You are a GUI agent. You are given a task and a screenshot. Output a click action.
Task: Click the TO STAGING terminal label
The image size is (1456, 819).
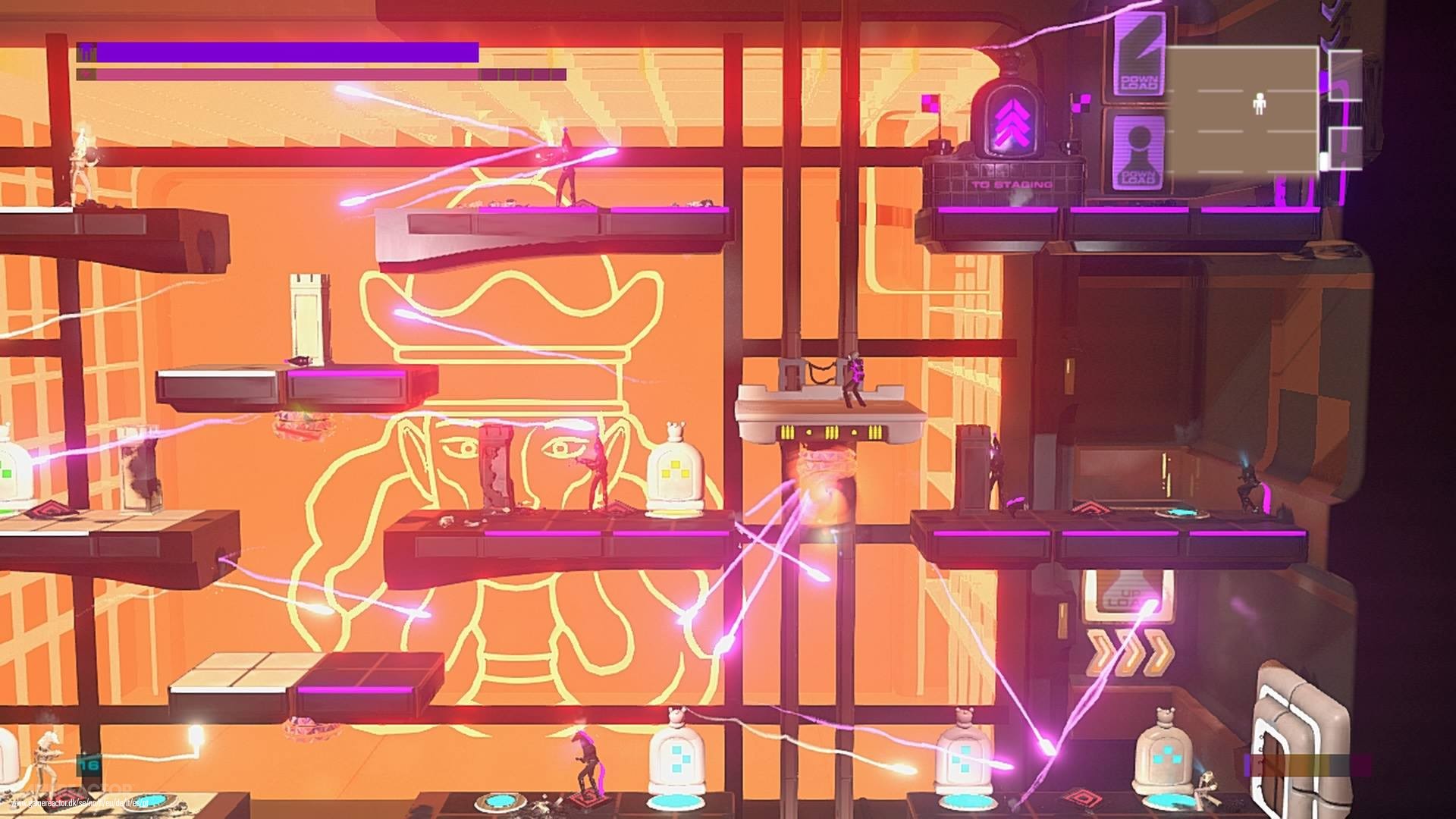[1012, 184]
